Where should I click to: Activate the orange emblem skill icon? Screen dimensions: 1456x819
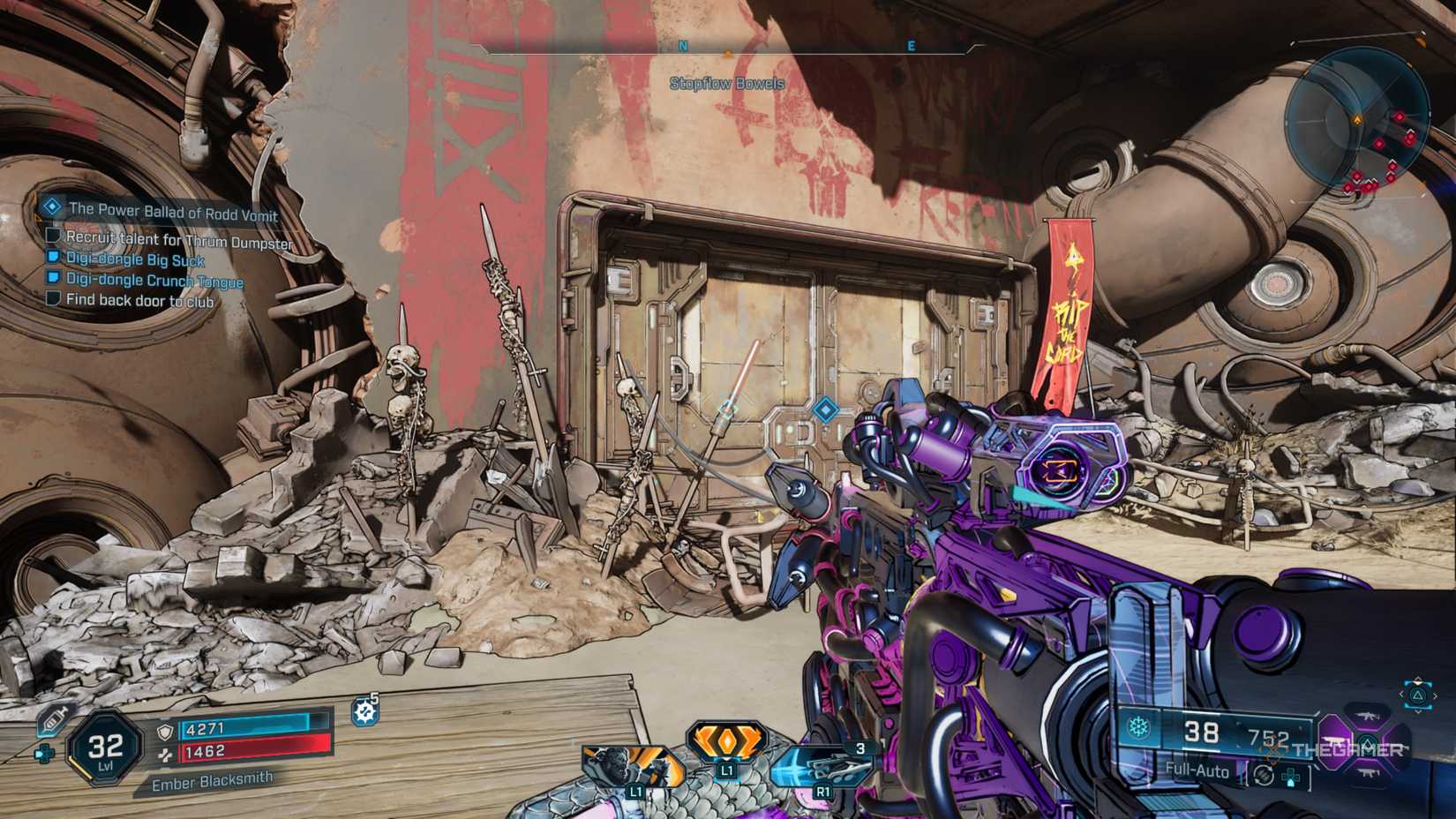[726, 743]
